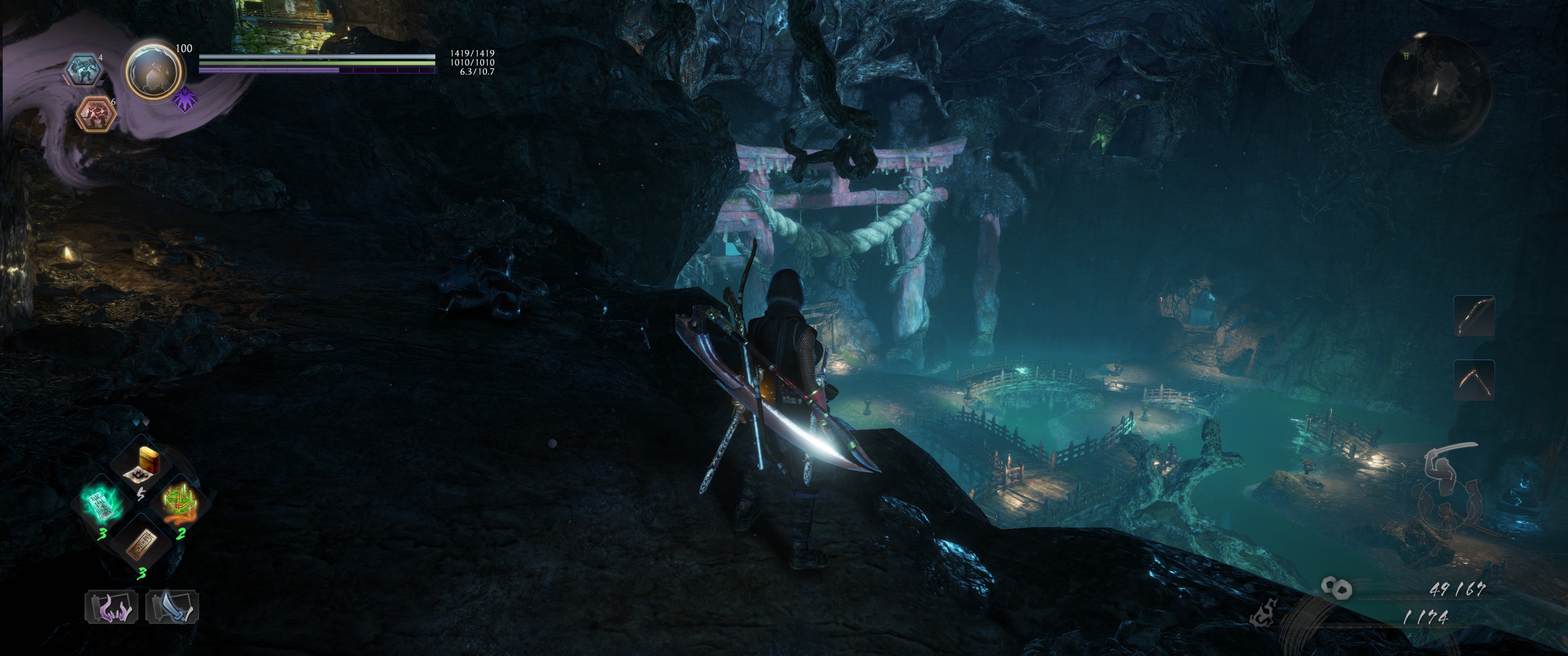
Task: Select the blue-framed yokai soul core
Action: [83, 70]
